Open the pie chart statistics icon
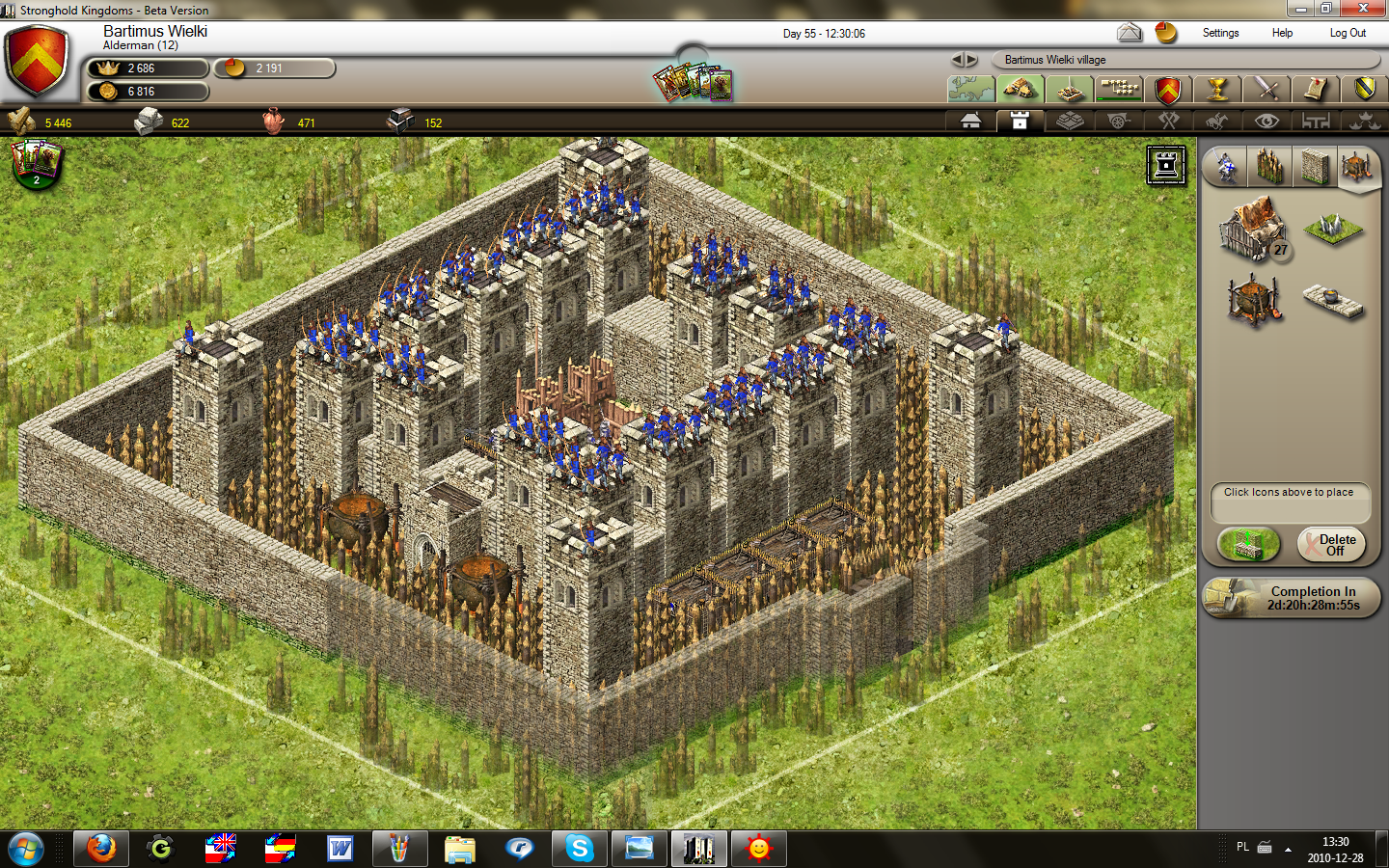Screen dimensions: 1389x868 point(1166,33)
